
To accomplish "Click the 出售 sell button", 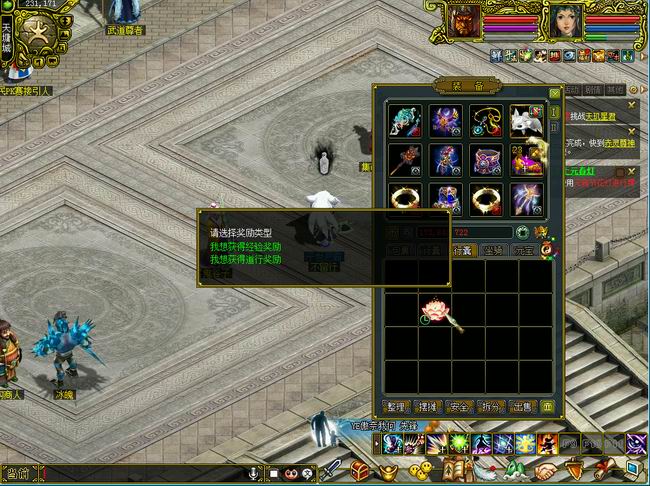I will pyautogui.click(x=521, y=407).
